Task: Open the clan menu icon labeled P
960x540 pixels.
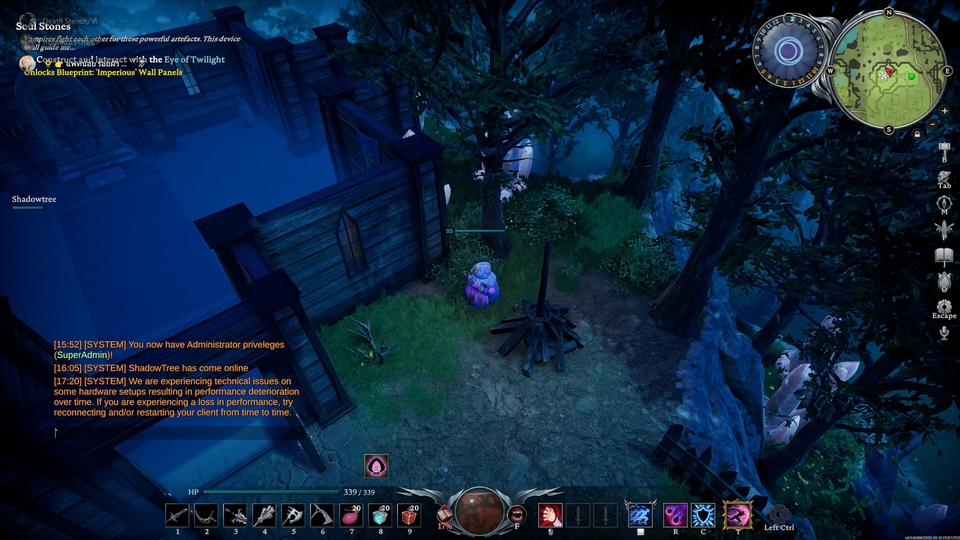Action: pos(944,230)
